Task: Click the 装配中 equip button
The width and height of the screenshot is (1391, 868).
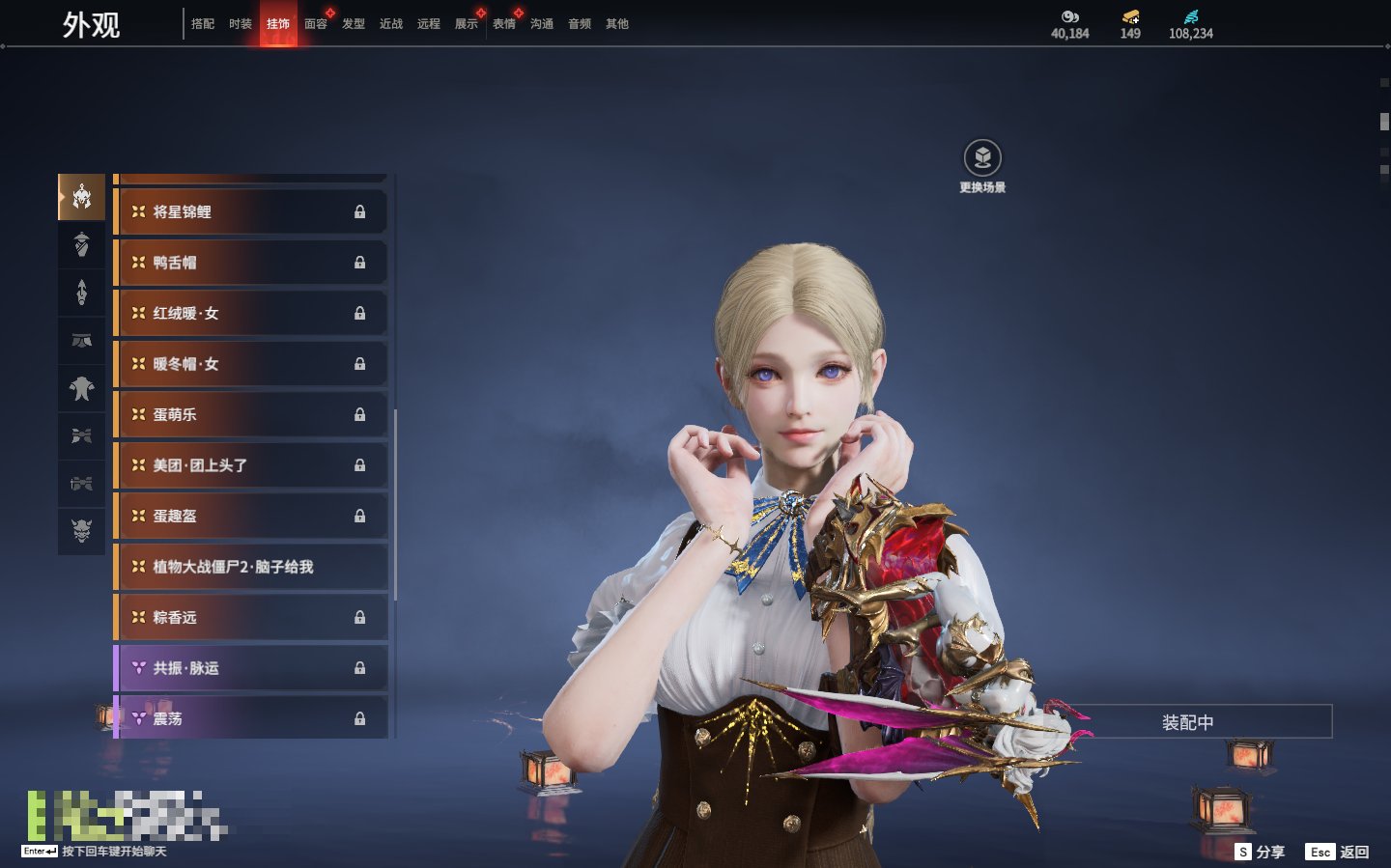Action: (x=1187, y=722)
